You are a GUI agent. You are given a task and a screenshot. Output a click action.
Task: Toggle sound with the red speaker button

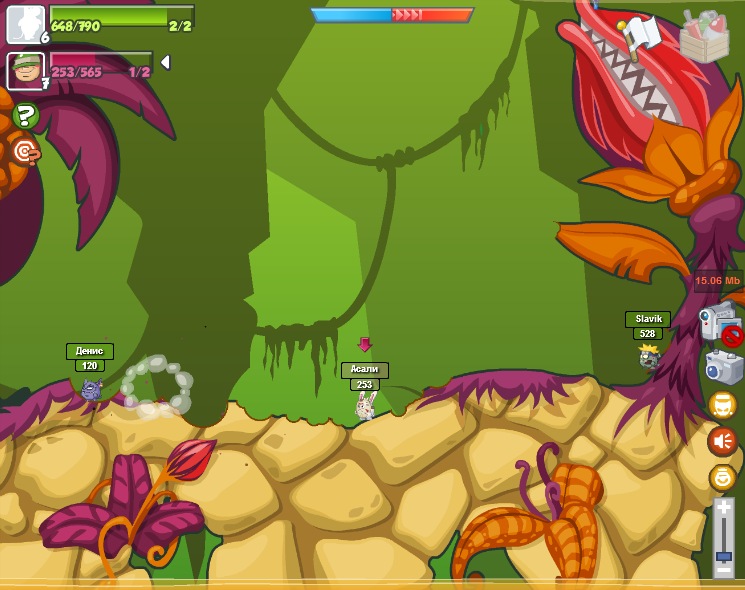pyautogui.click(x=722, y=441)
